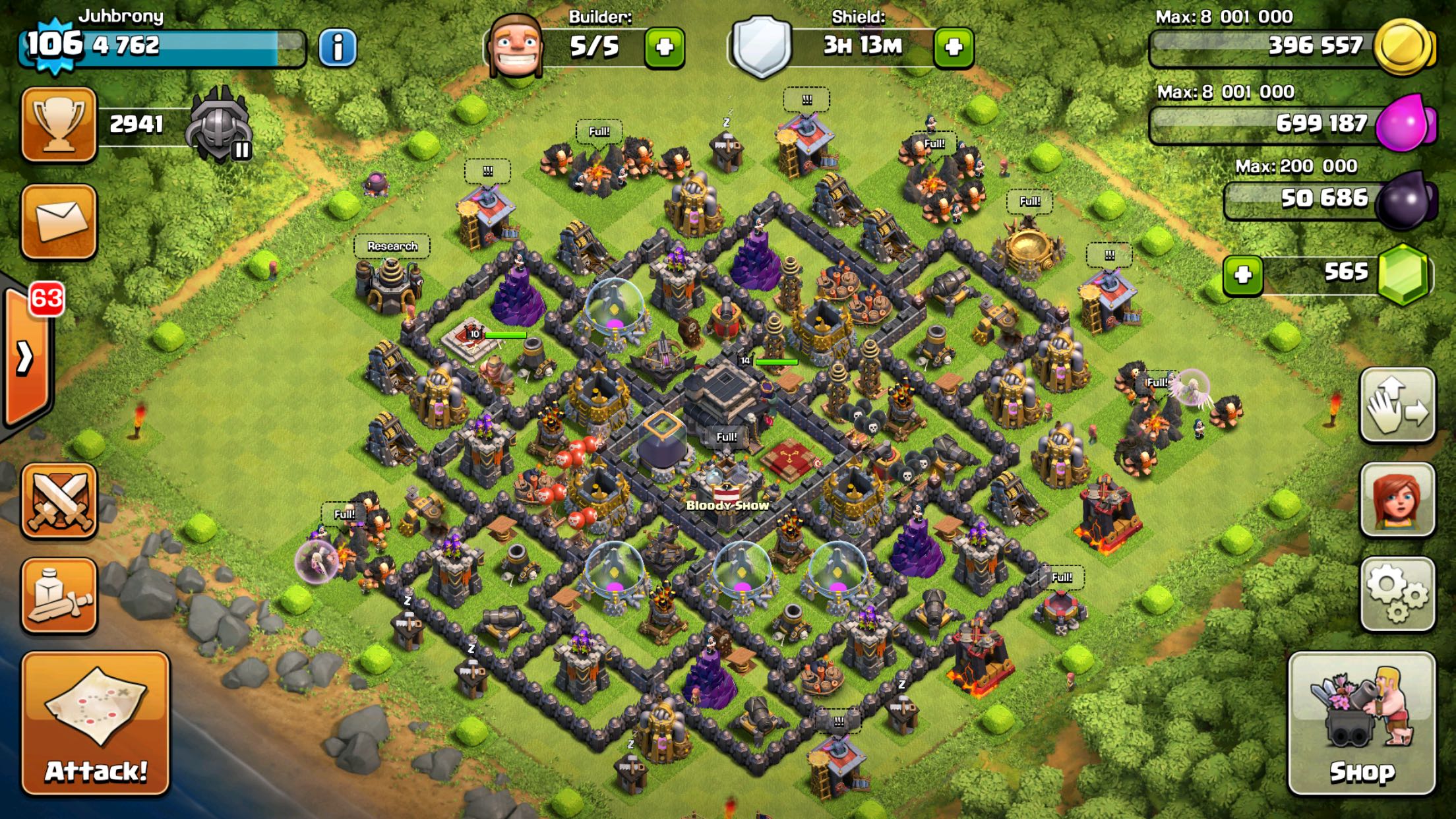Click the blue player info button

(338, 47)
